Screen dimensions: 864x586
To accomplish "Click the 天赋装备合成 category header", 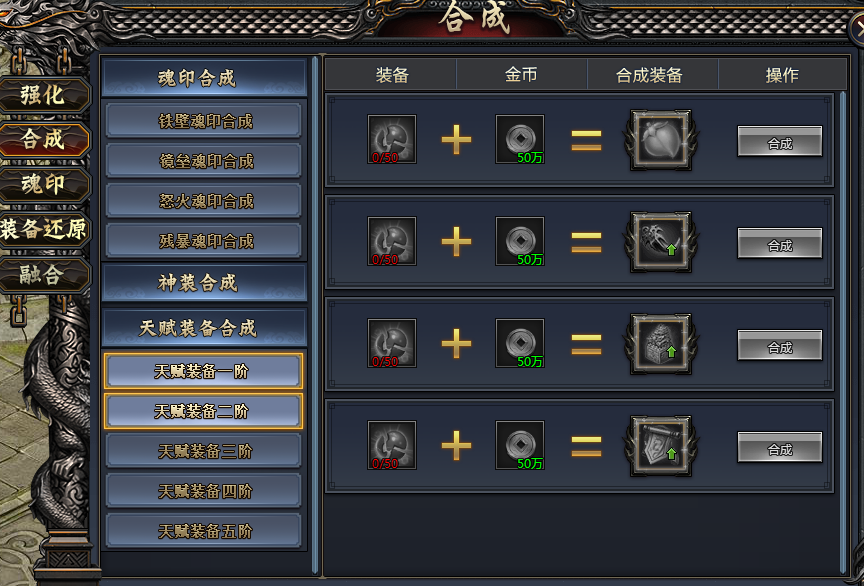I will pyautogui.click(x=204, y=328).
